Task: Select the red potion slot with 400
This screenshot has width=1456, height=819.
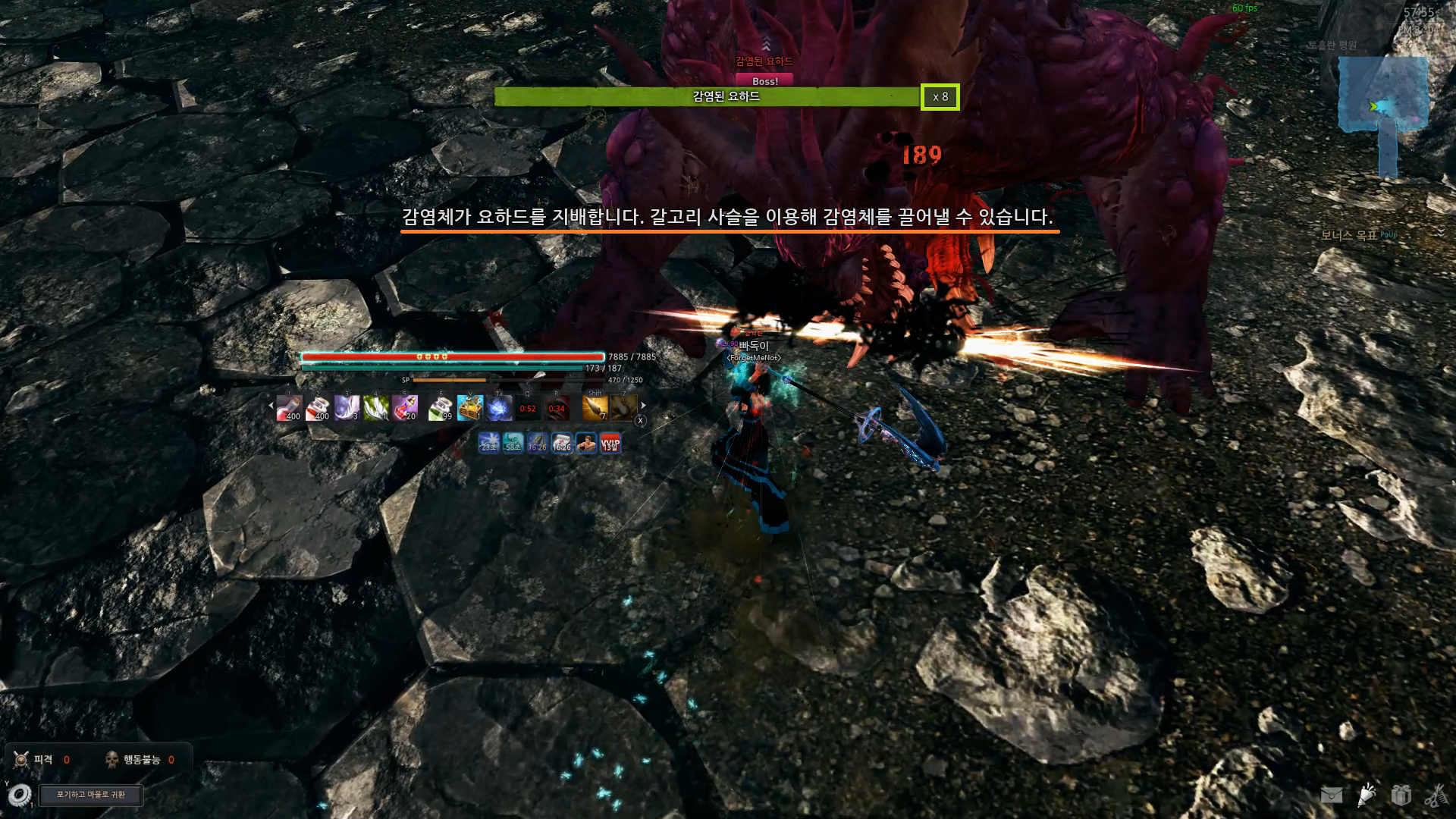Action: pos(289,408)
